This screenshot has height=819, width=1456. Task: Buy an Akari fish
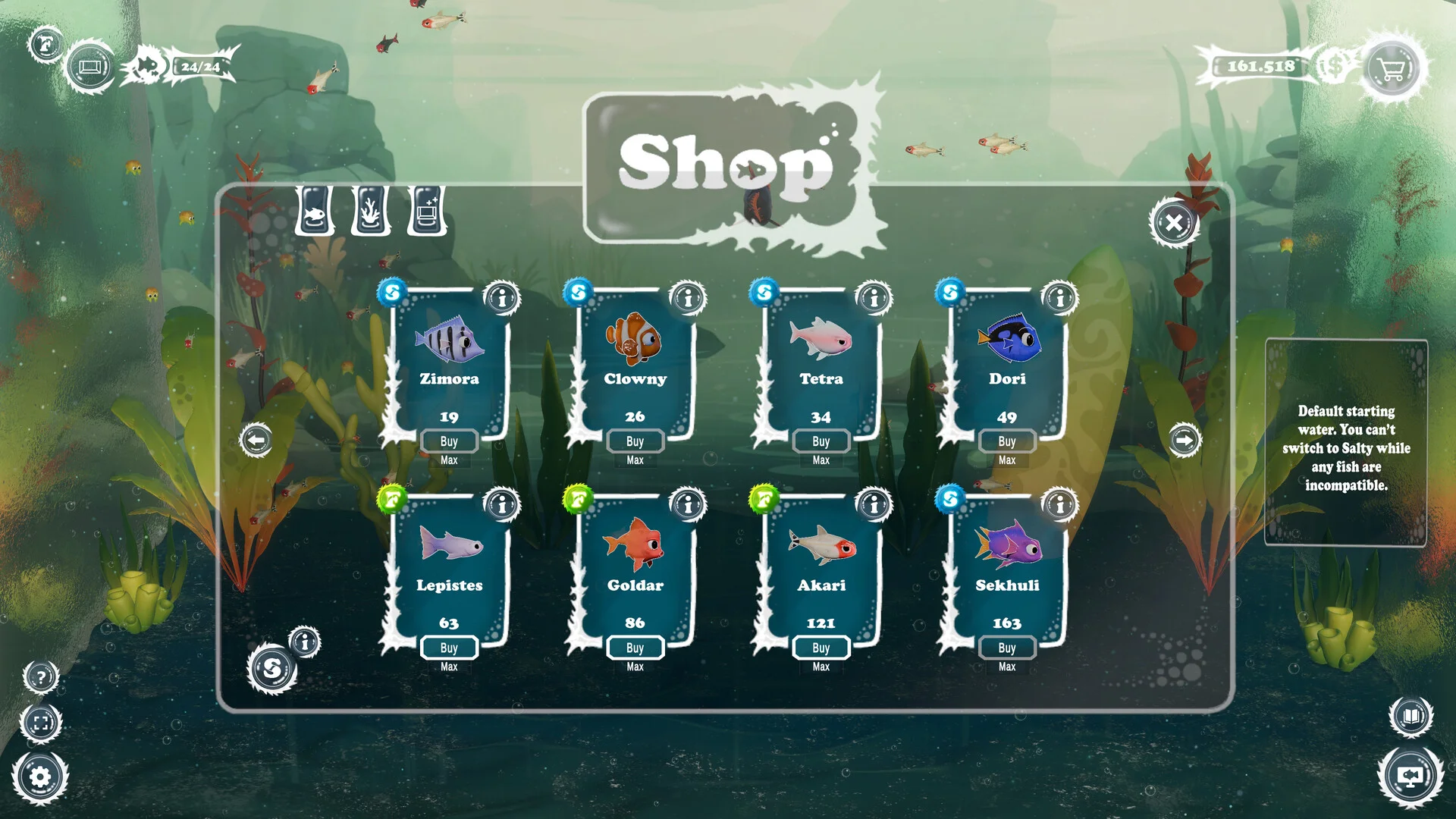(821, 648)
